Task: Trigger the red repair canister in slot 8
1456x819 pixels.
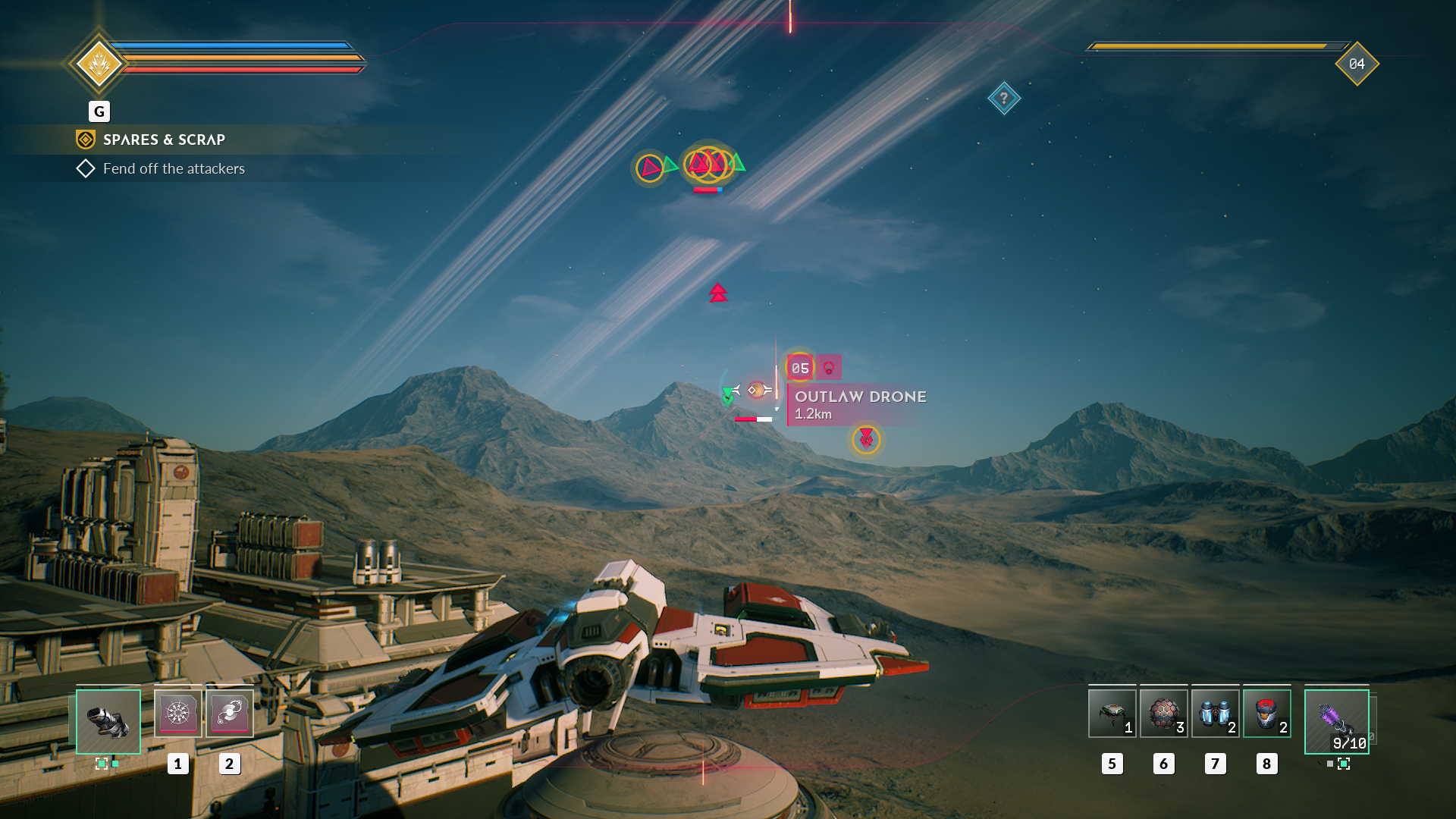Action: (1266, 714)
